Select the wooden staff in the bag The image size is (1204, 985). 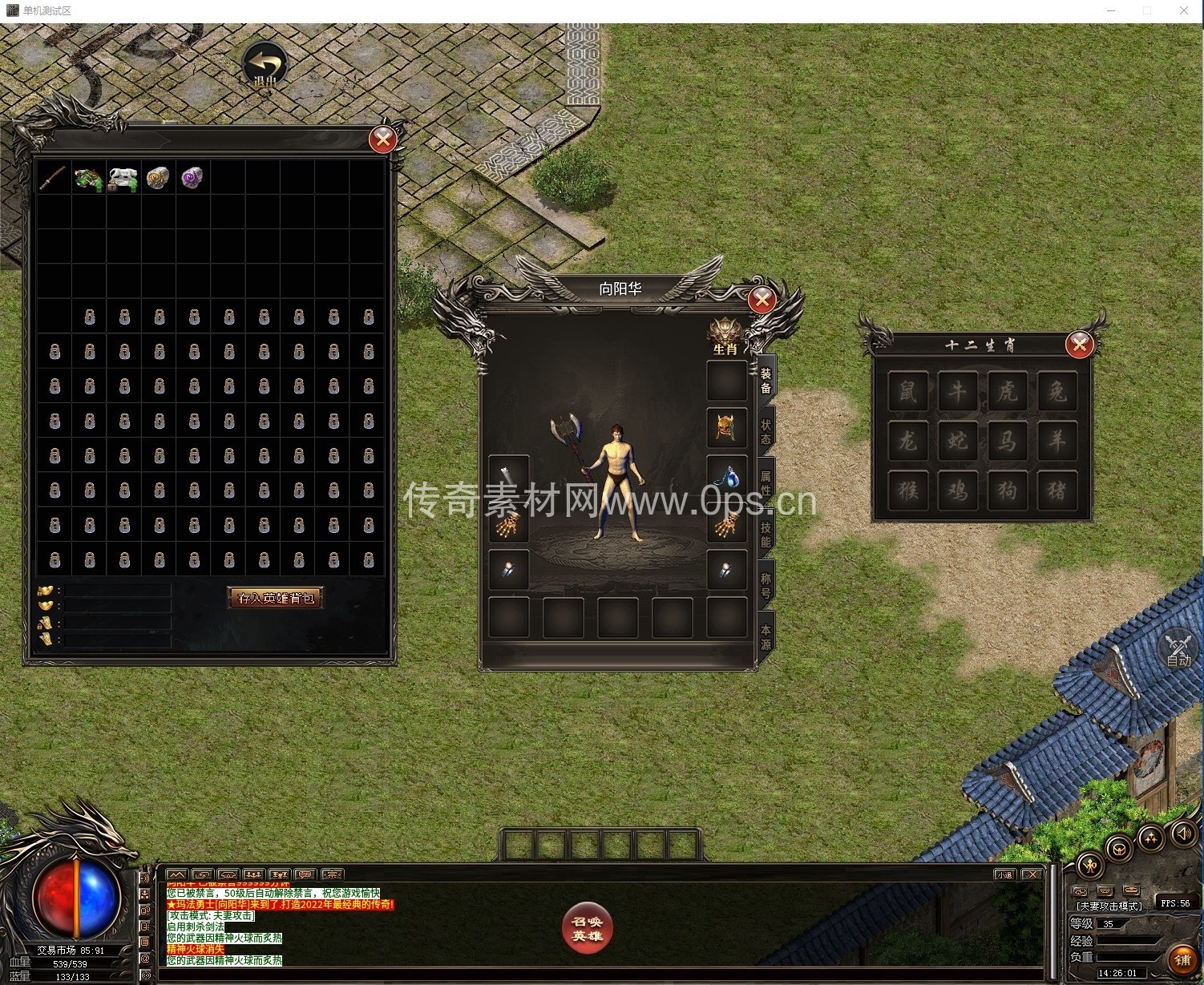[53, 178]
